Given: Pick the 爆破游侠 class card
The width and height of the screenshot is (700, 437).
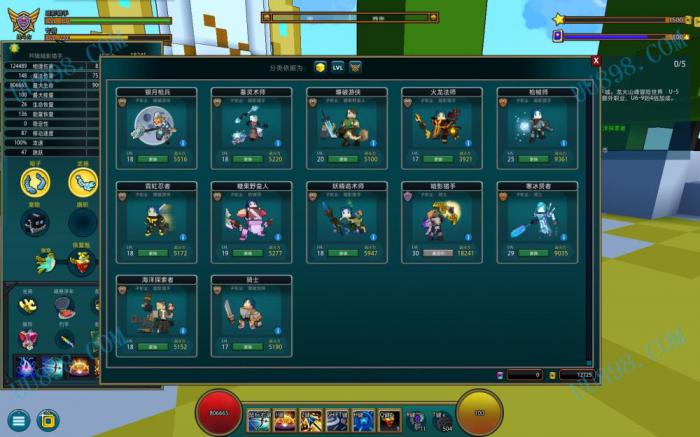Looking at the screenshot, I should (x=346, y=127).
